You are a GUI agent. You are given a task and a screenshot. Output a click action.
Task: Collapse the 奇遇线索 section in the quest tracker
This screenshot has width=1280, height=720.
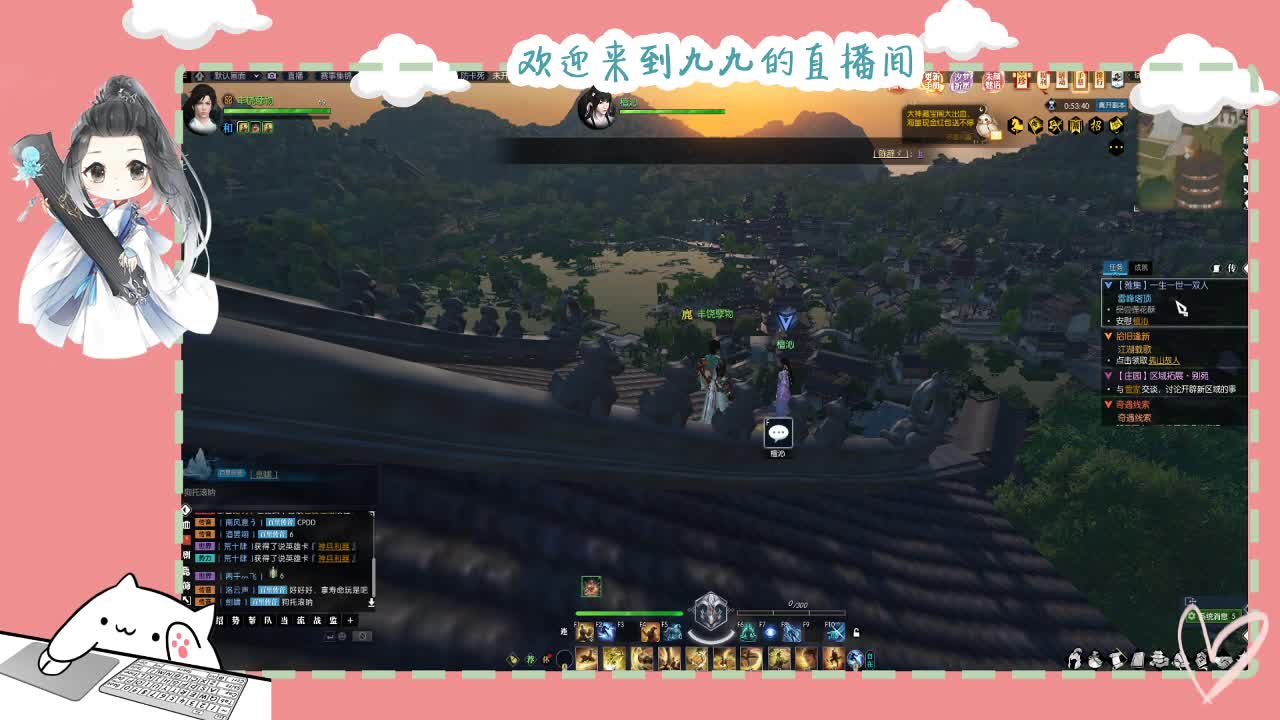coord(1108,403)
